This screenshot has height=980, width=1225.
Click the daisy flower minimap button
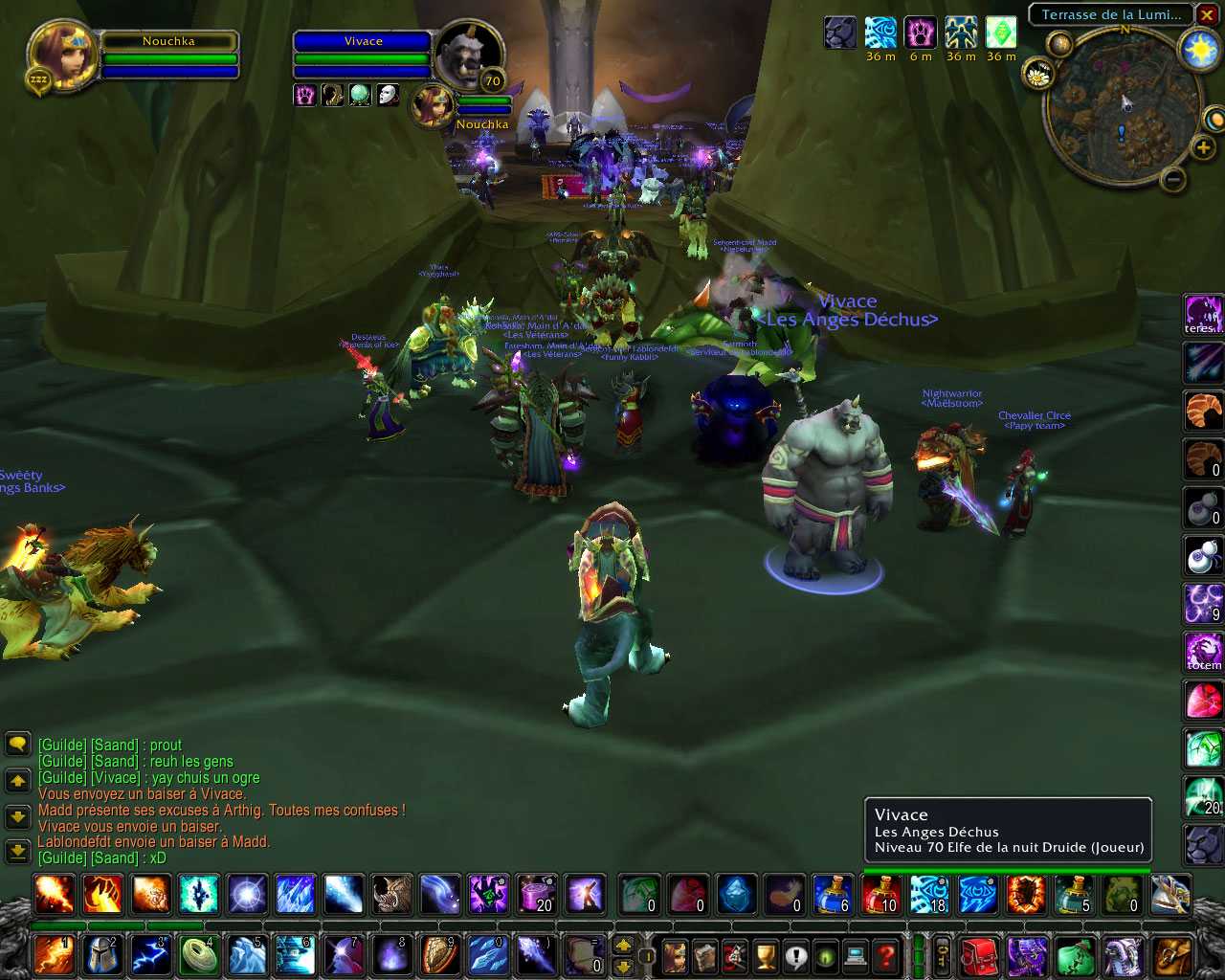1038,74
